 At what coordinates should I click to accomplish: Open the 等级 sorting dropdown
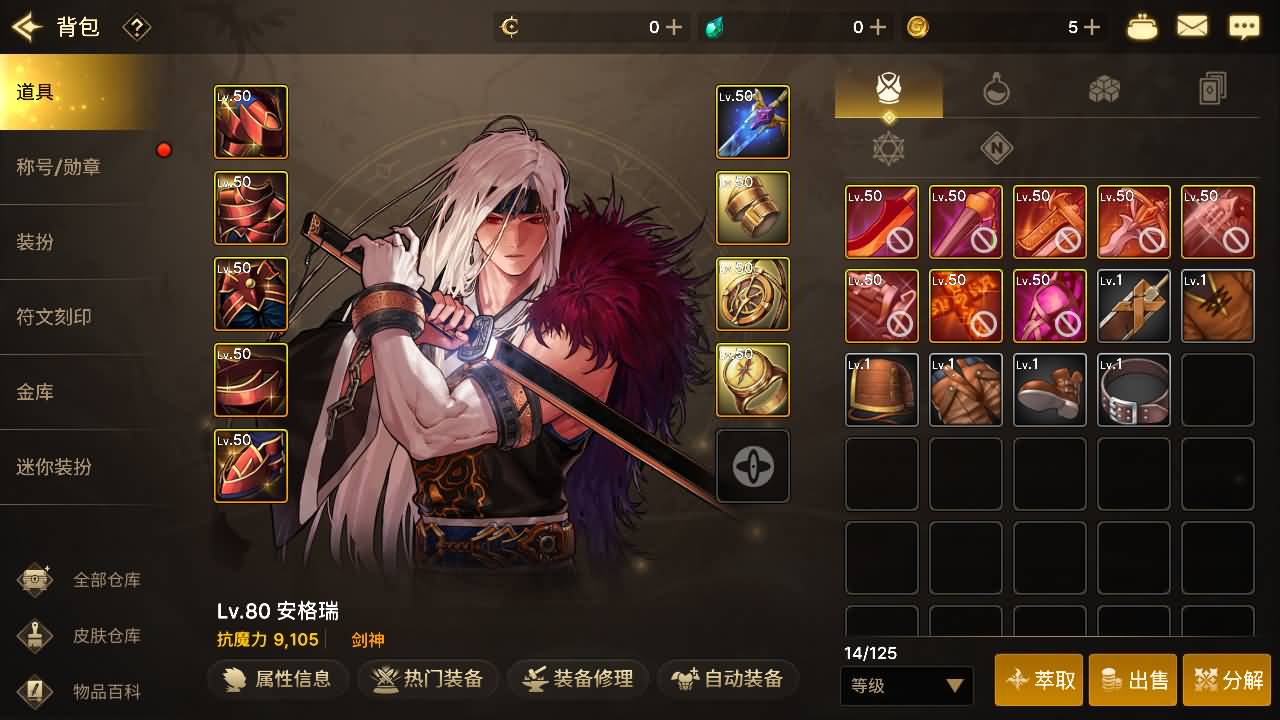pos(906,686)
